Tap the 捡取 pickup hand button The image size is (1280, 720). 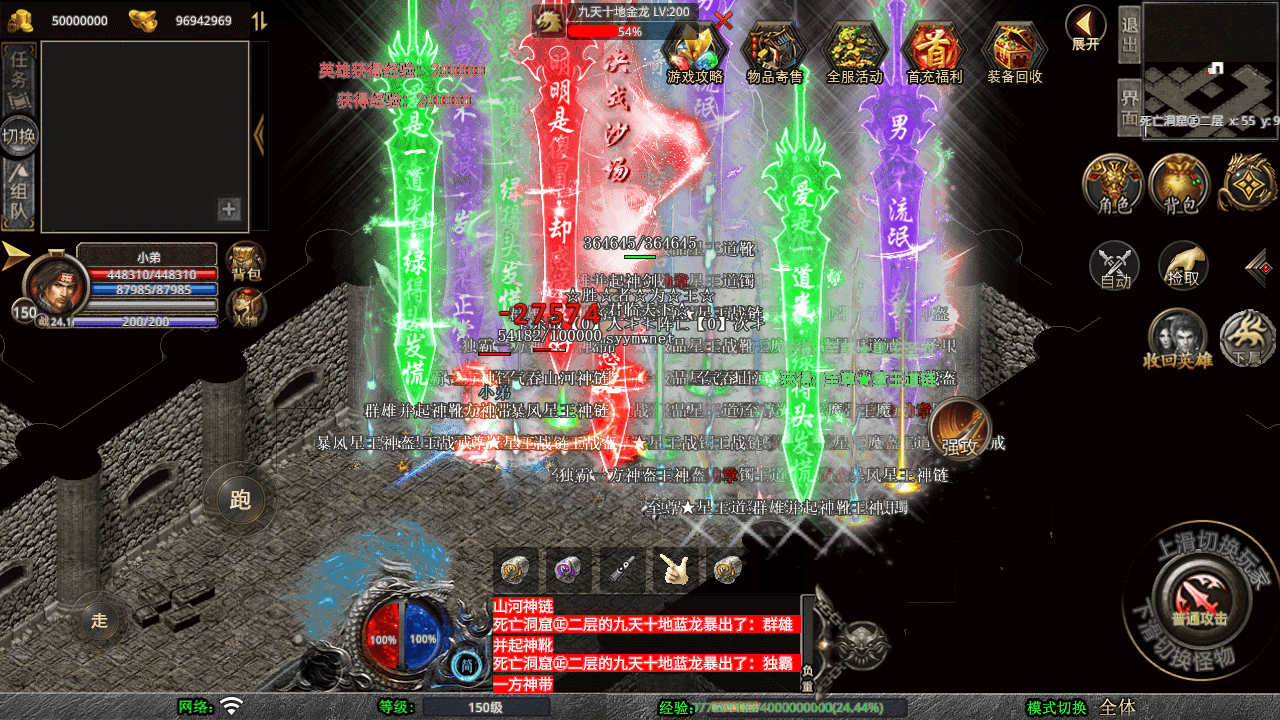pyautogui.click(x=1183, y=266)
